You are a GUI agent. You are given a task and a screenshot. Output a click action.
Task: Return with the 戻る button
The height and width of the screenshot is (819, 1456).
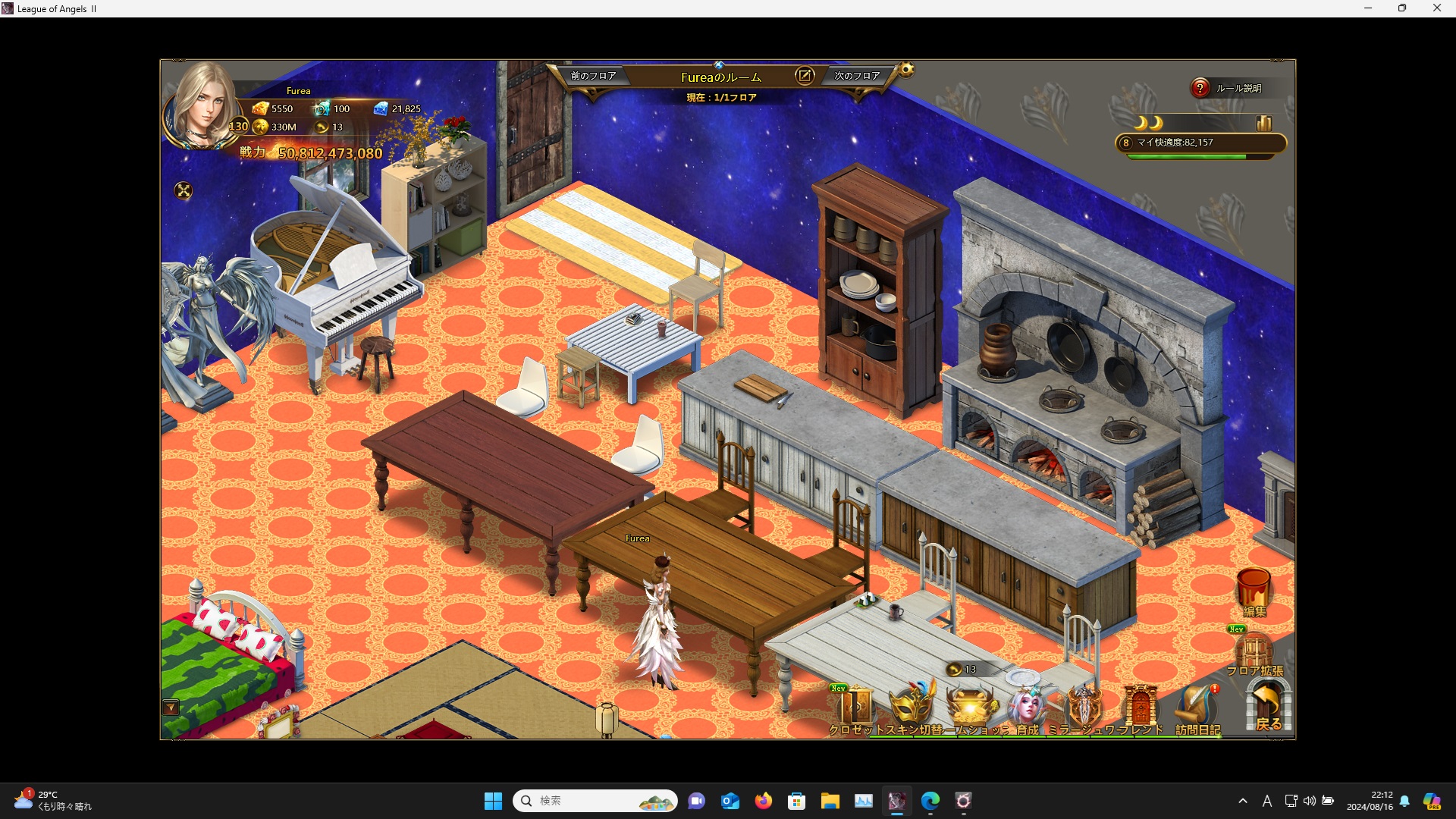pos(1268,707)
